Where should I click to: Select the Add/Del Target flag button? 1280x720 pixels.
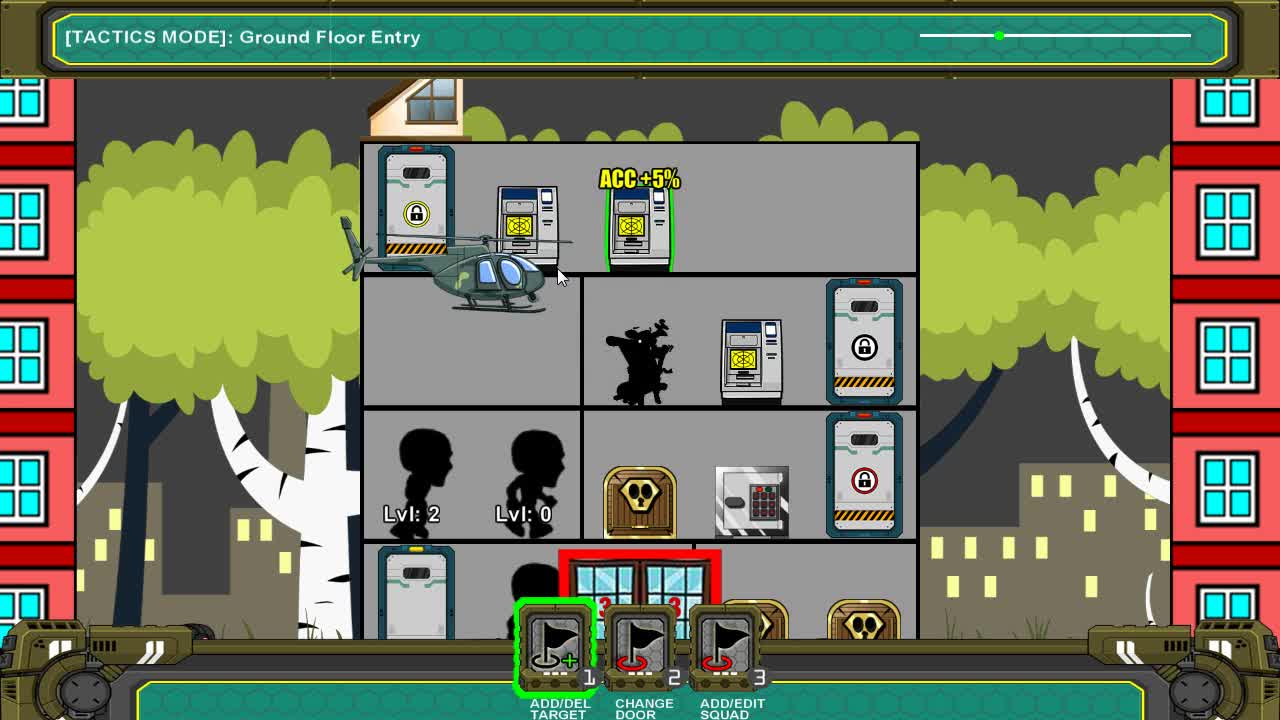(556, 647)
